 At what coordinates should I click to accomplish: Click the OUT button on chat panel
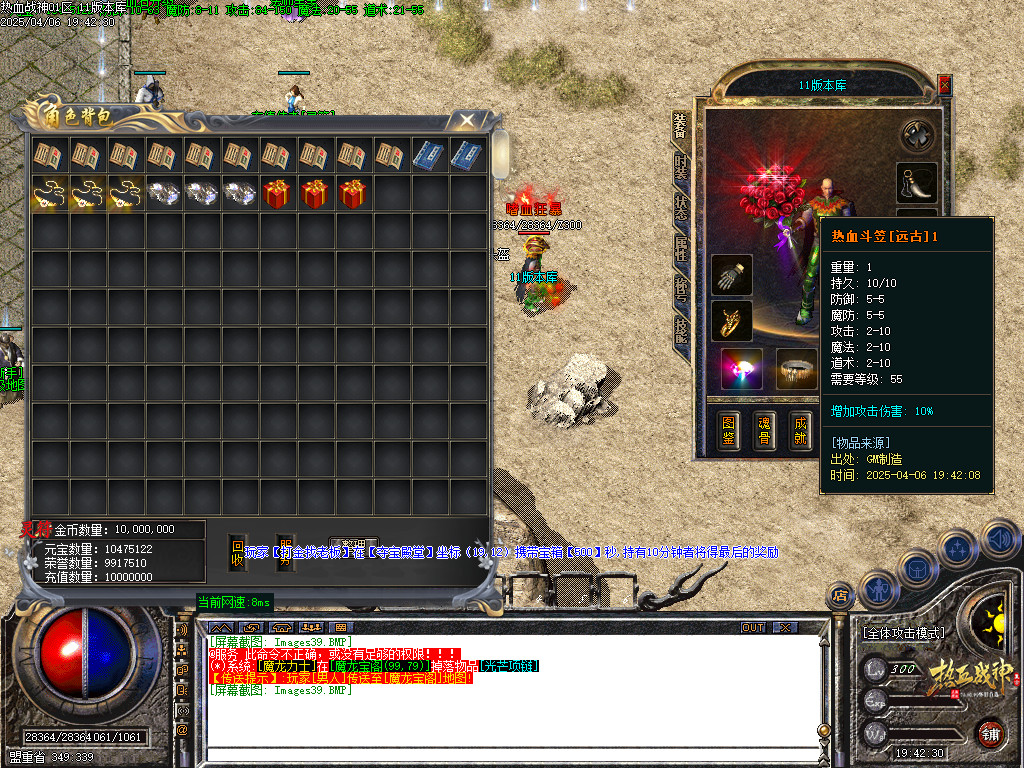752,627
